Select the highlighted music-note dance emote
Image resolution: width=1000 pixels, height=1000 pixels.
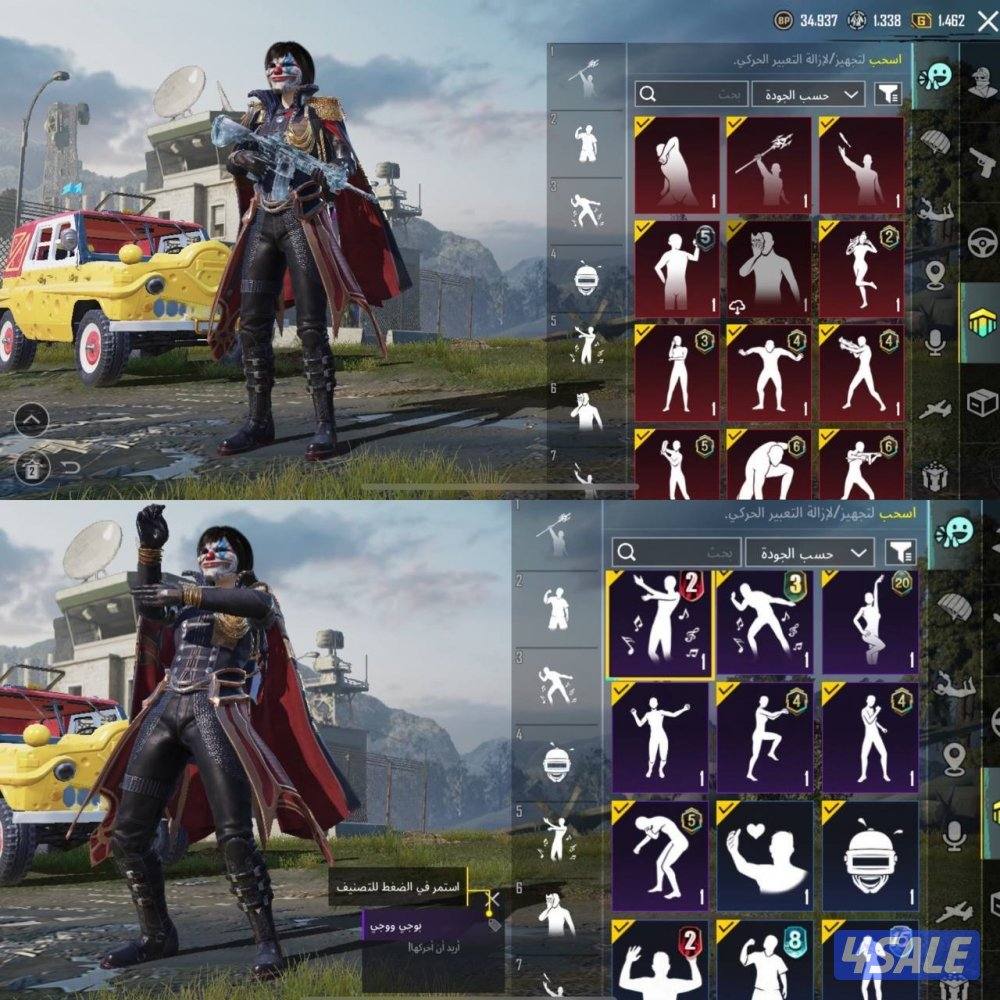tap(659, 623)
